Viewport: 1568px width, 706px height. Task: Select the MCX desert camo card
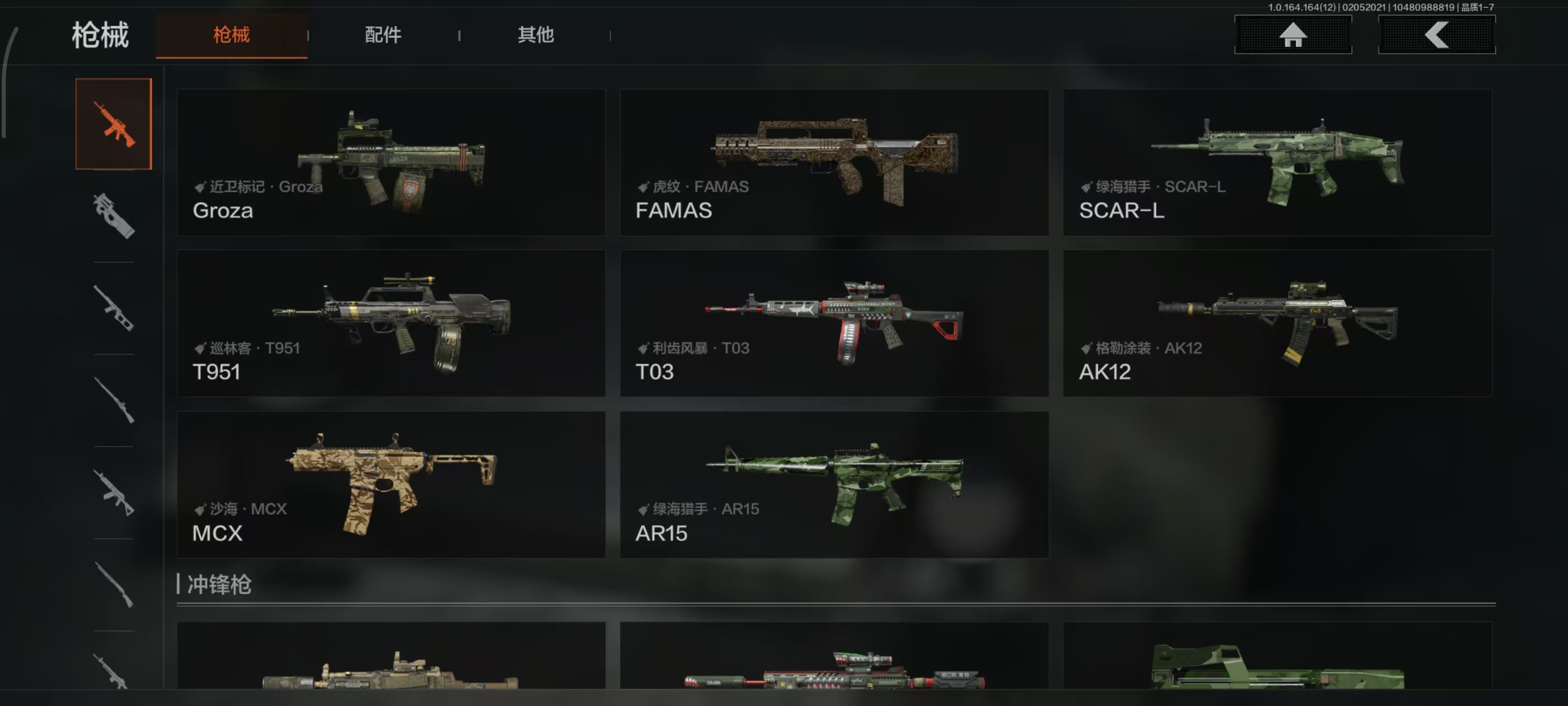point(391,485)
